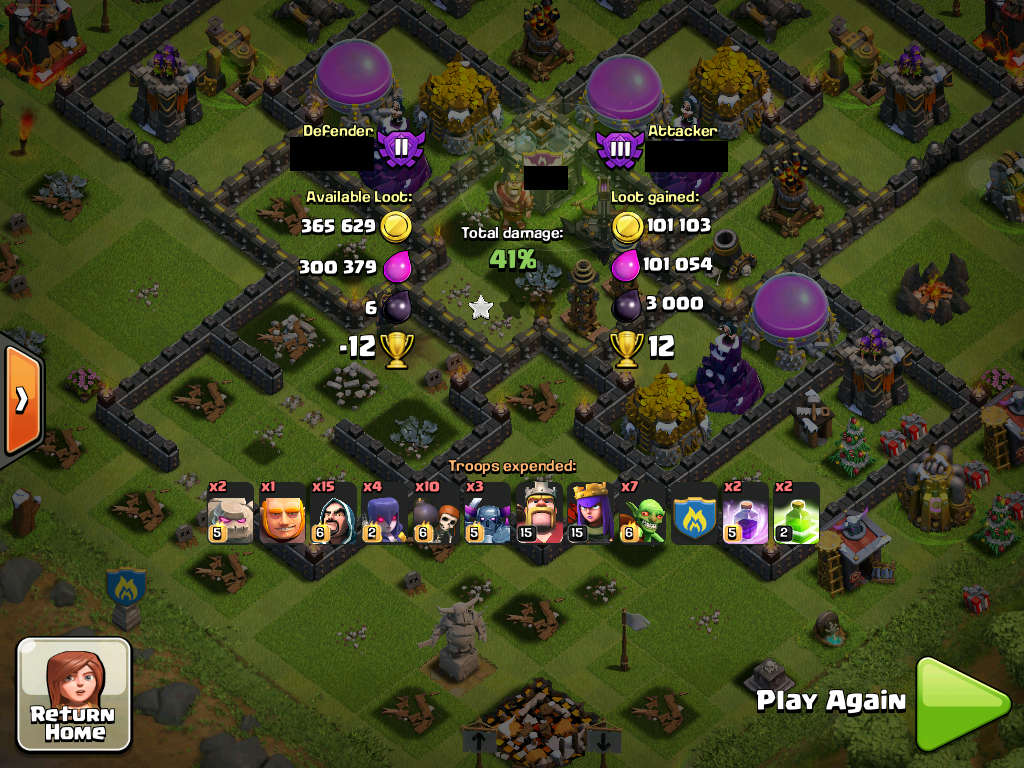Select the Golem troop icon
Image resolution: width=1024 pixels, height=768 pixels.
point(230,514)
